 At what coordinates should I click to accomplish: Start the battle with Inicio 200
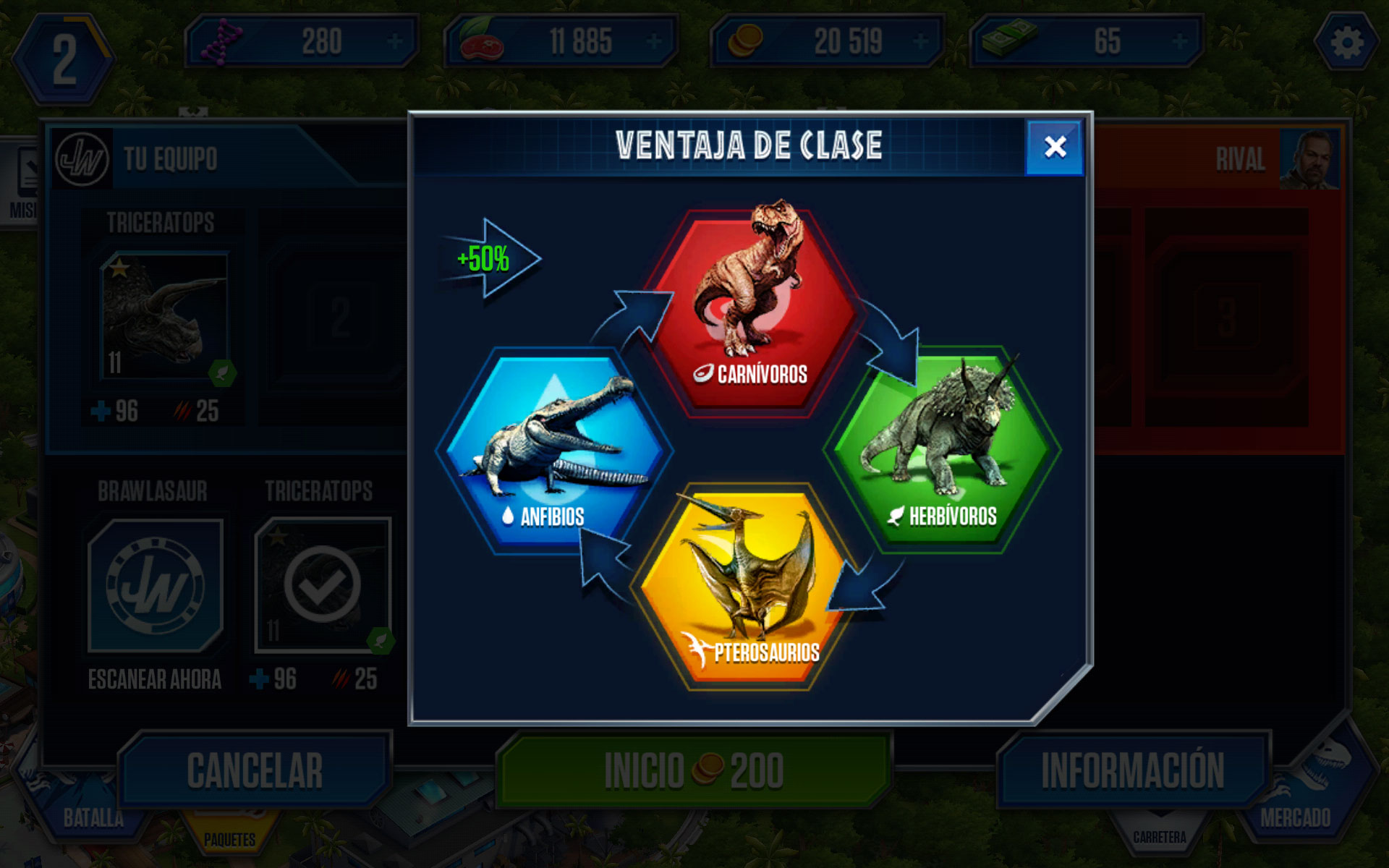pyautogui.click(x=694, y=770)
